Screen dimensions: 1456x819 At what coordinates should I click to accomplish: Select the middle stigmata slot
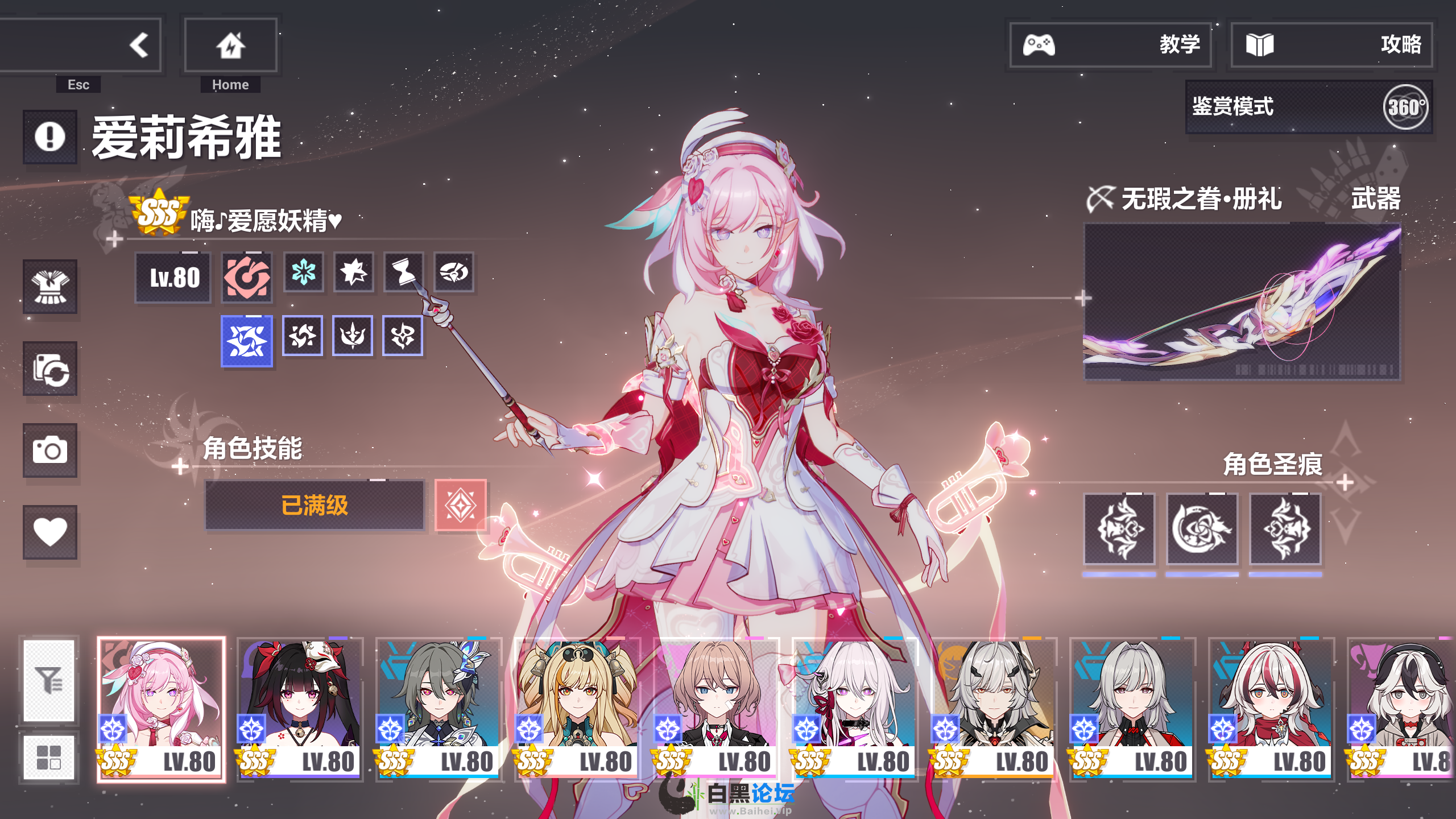pyautogui.click(x=1202, y=530)
